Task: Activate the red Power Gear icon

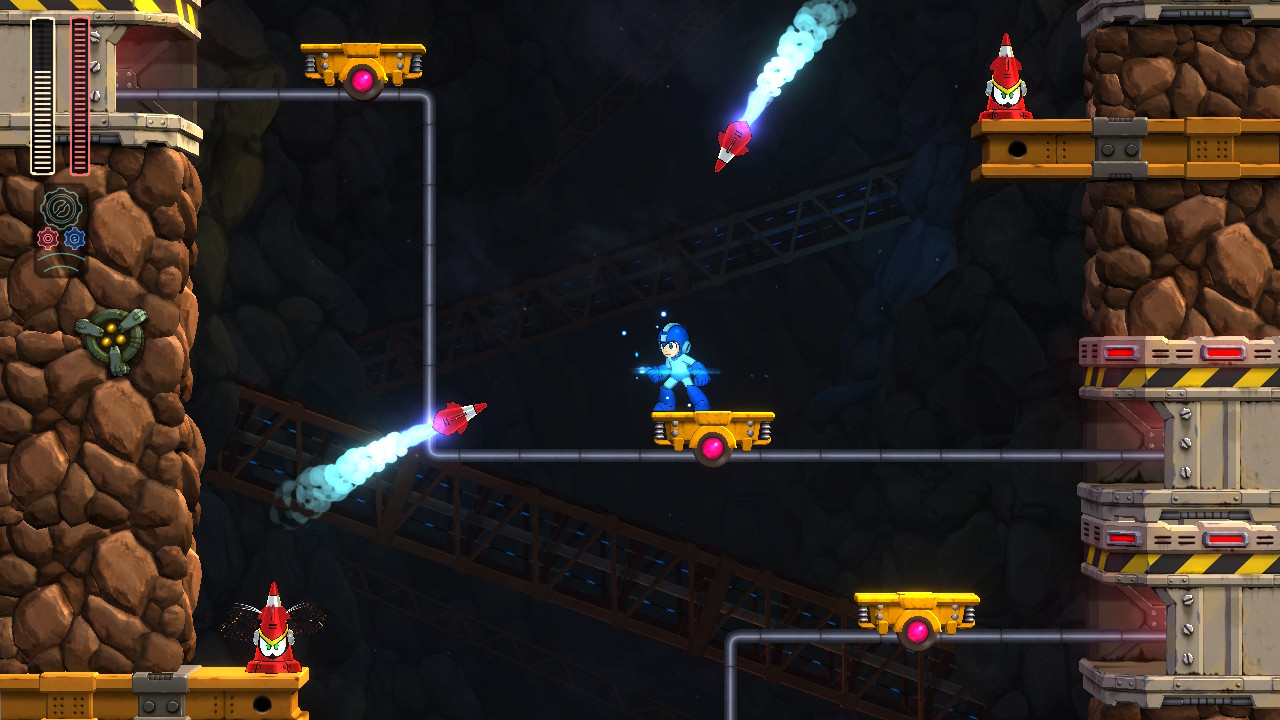Action: pyautogui.click(x=47, y=238)
